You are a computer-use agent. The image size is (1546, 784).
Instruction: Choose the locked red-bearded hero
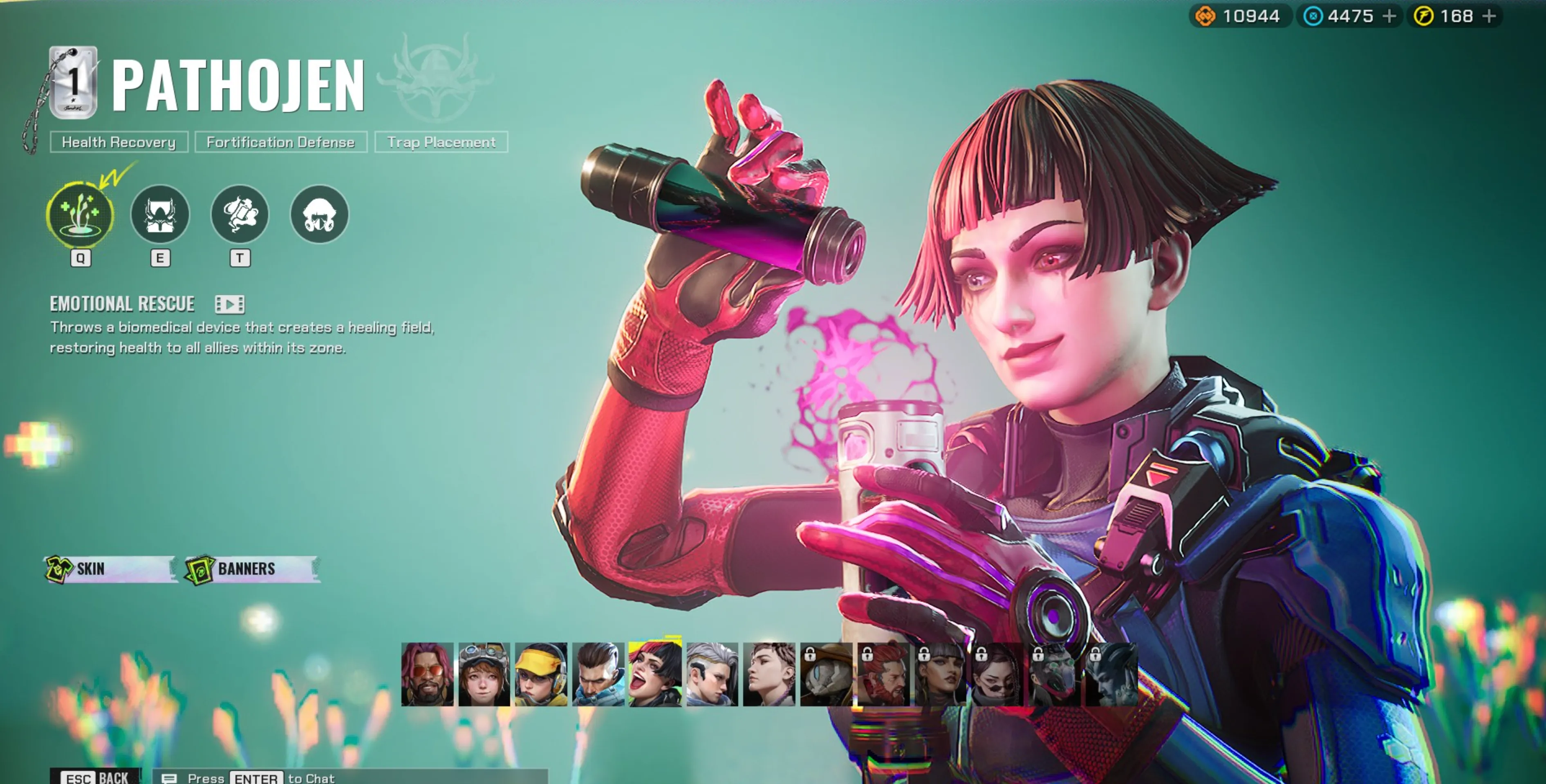click(x=883, y=674)
